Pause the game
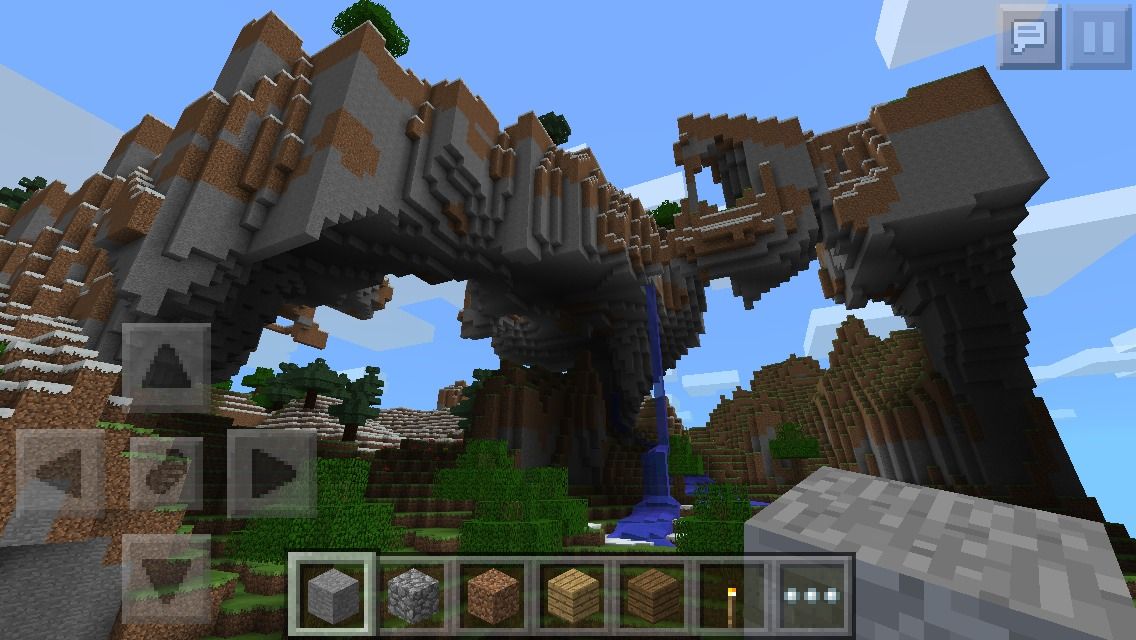The image size is (1136, 640). pos(1099,37)
